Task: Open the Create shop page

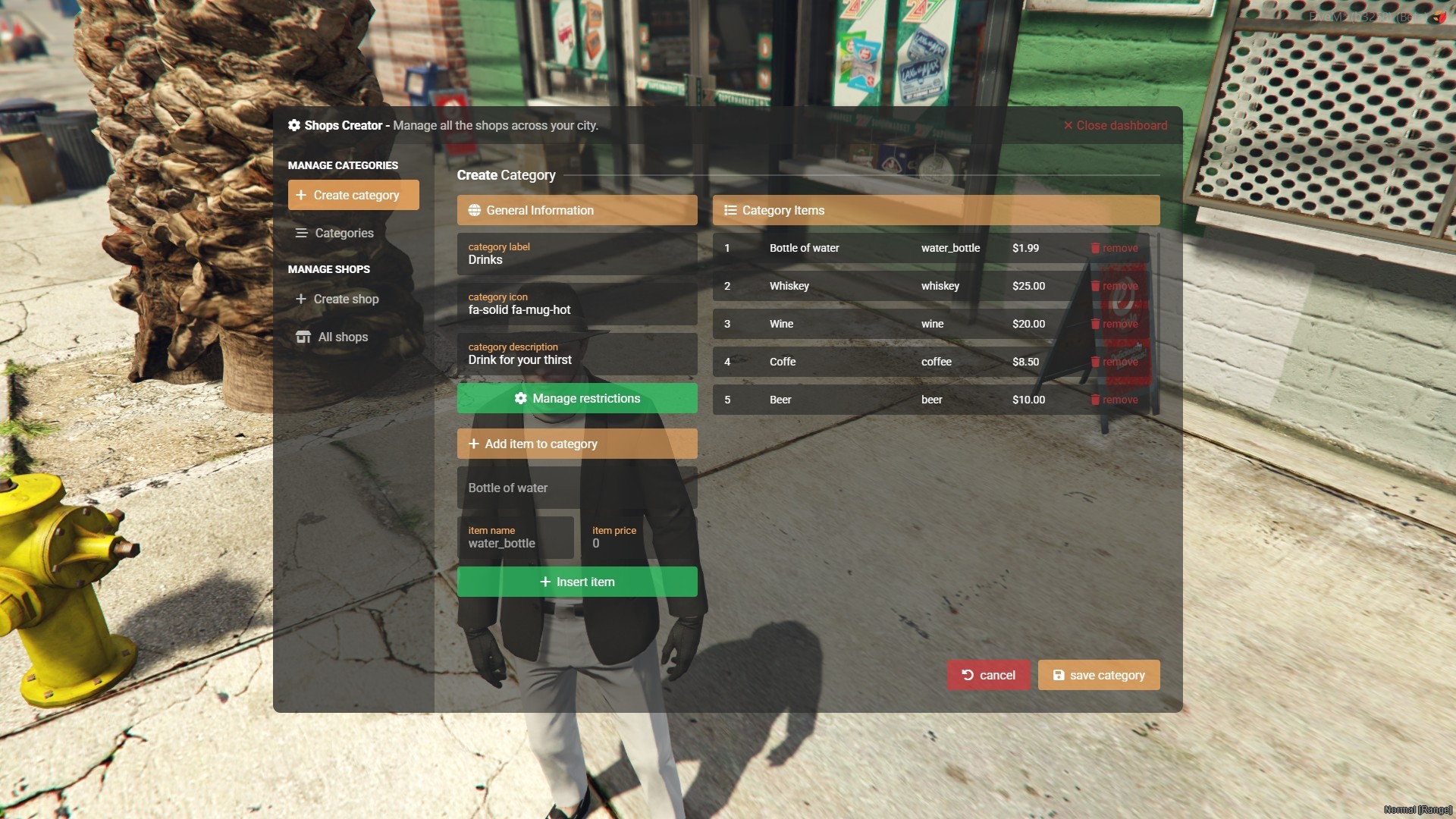Action: click(346, 299)
